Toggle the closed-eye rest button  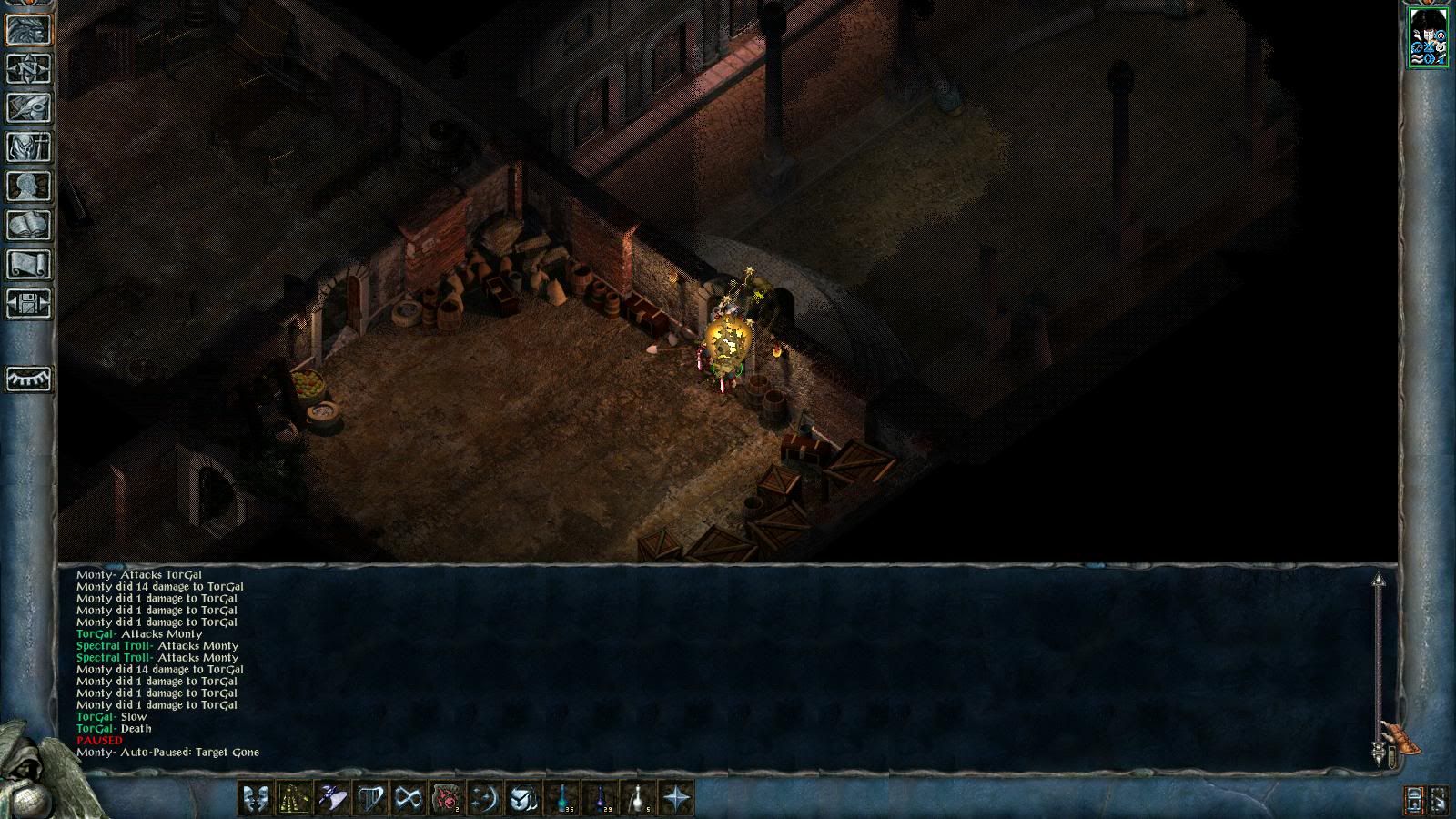pyautogui.click(x=29, y=379)
